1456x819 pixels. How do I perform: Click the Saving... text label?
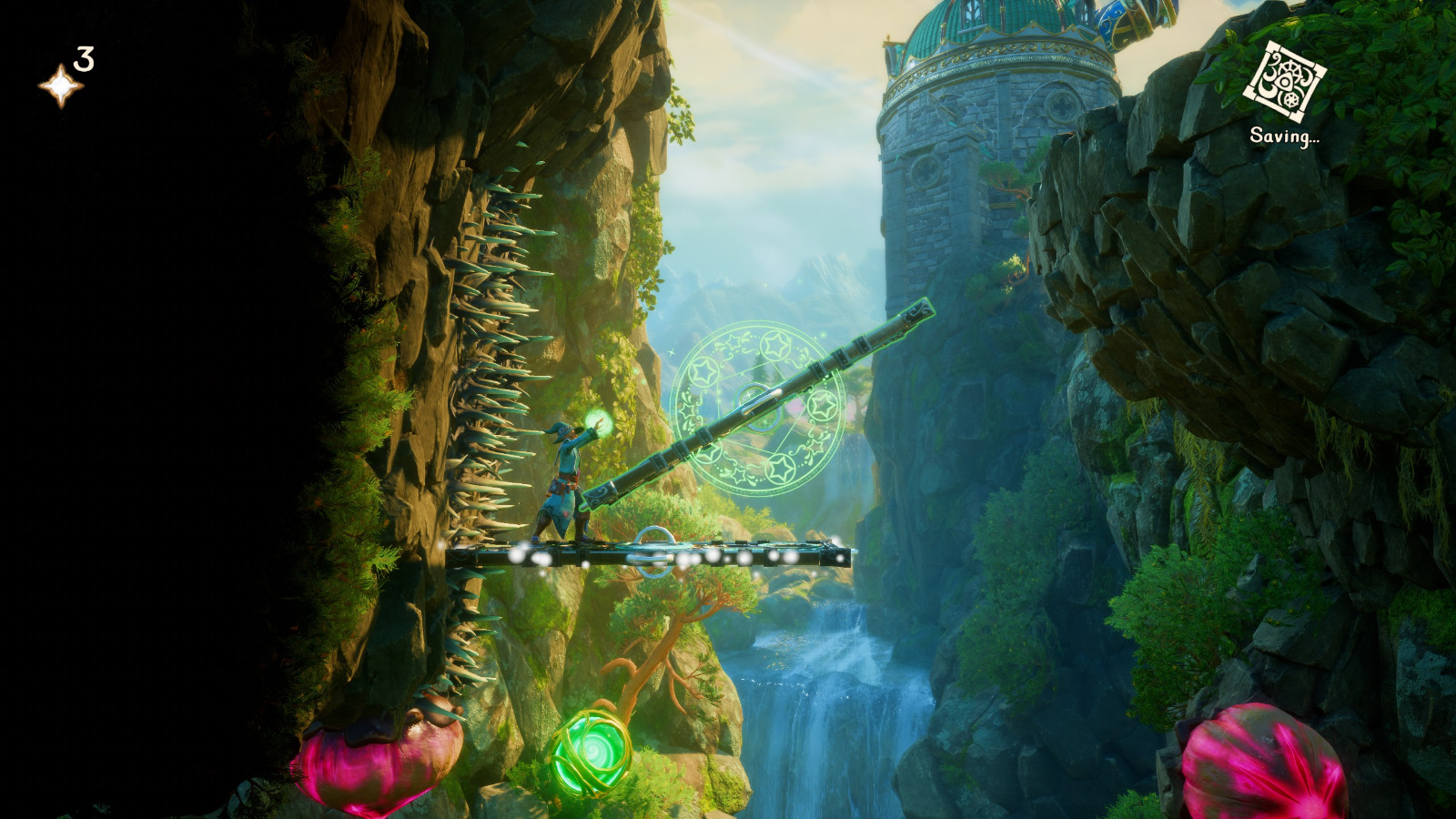(x=1286, y=136)
